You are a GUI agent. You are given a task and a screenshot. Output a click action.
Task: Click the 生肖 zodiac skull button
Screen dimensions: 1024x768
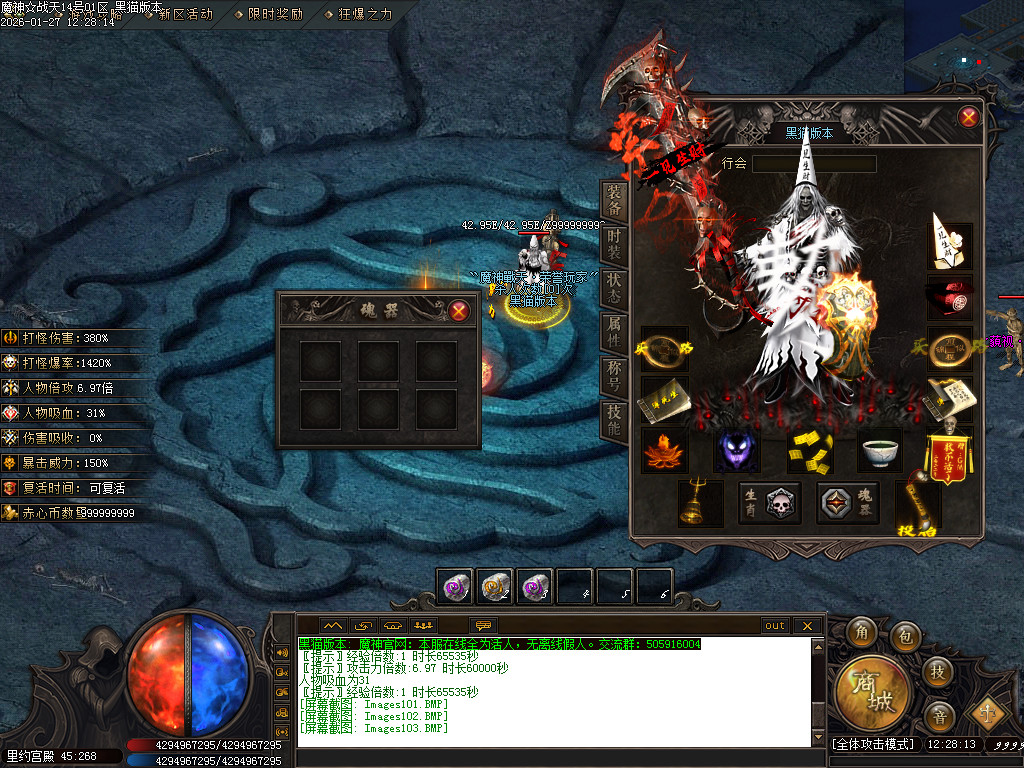[x=769, y=503]
